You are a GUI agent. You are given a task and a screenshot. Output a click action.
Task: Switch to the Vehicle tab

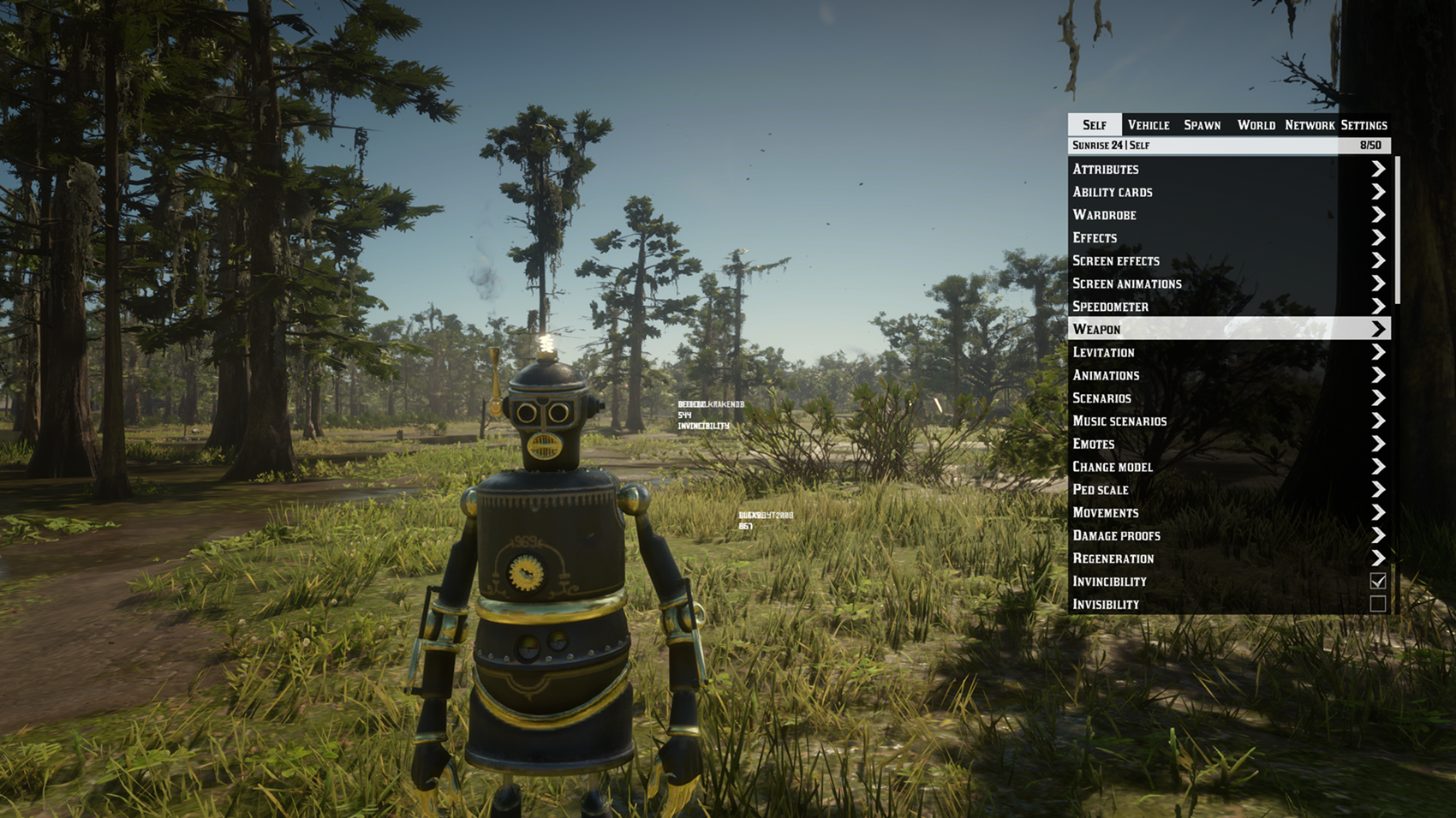click(1148, 125)
